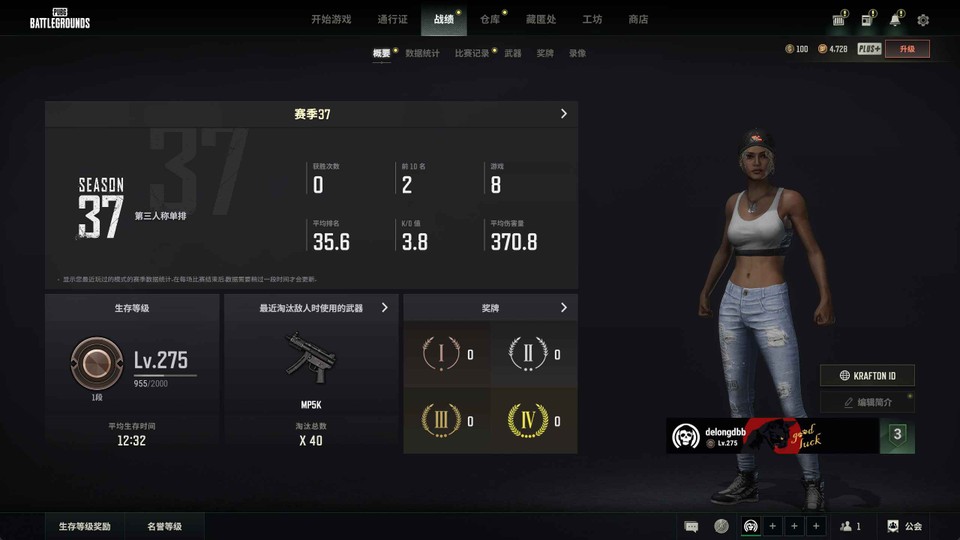Open the 工坊 workshop menu
960x540 pixels.
pyautogui.click(x=592, y=19)
